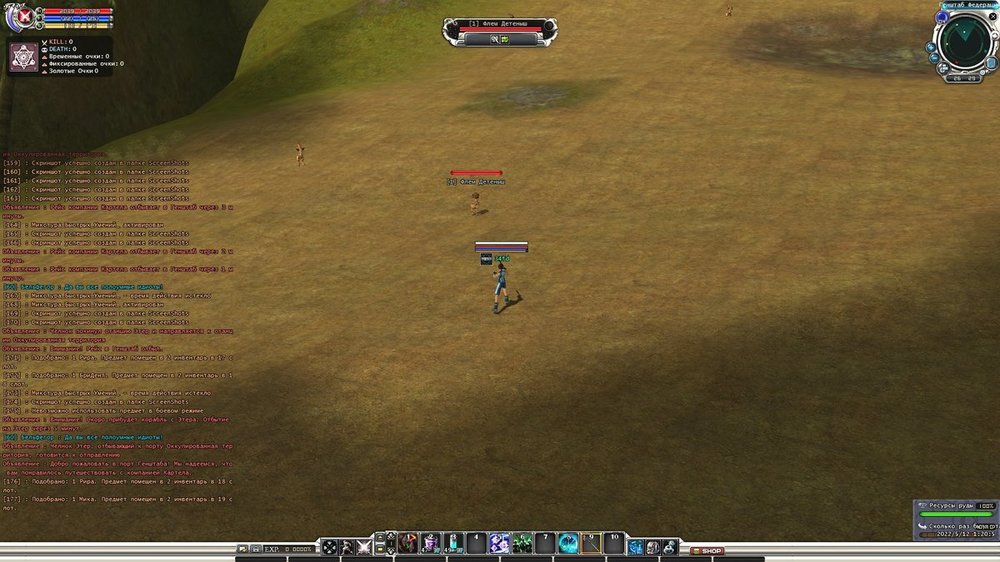
Task: Use the potion in hotbar slot 2
Action: click(x=431, y=544)
